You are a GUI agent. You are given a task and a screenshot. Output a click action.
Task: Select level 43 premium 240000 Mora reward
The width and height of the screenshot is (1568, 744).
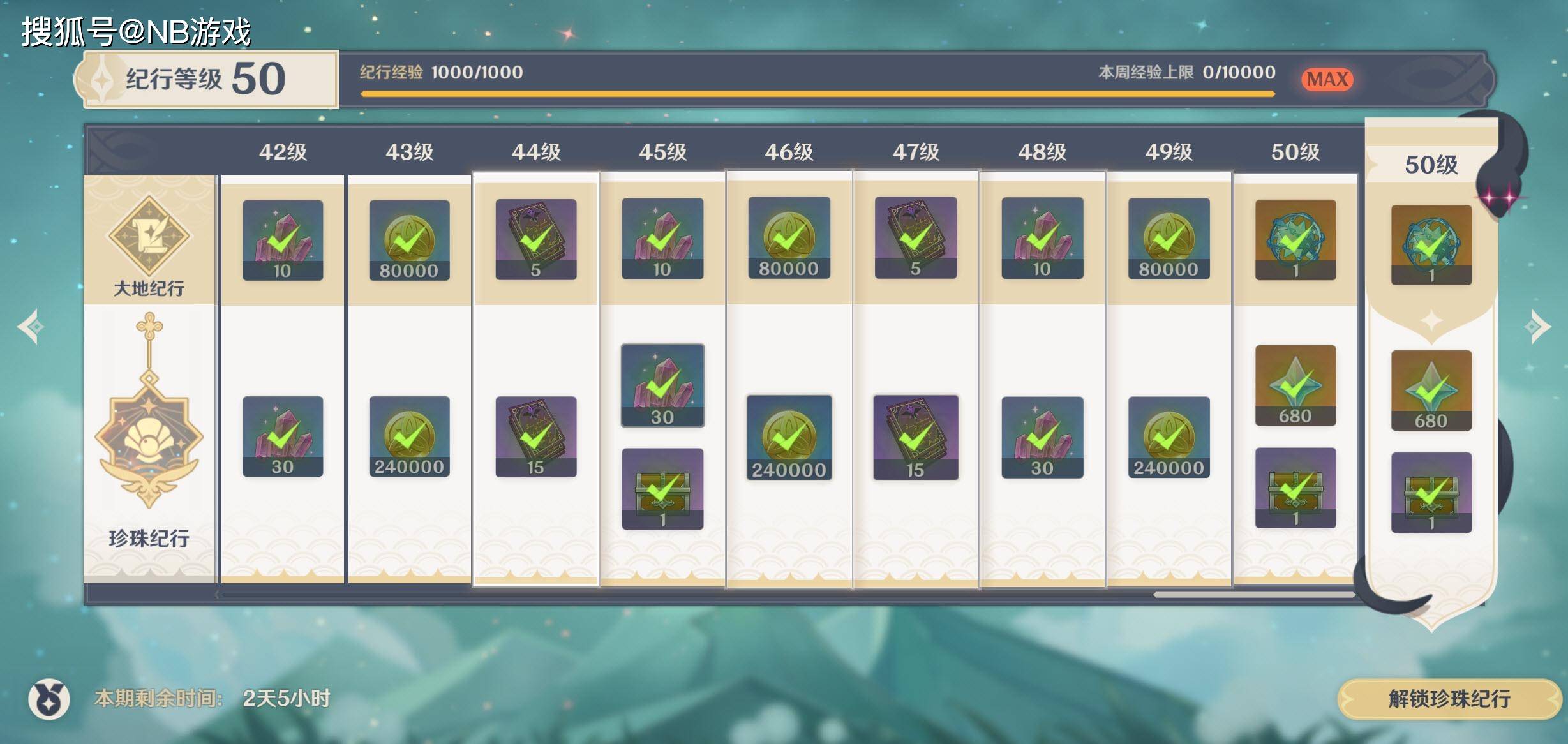click(x=409, y=436)
